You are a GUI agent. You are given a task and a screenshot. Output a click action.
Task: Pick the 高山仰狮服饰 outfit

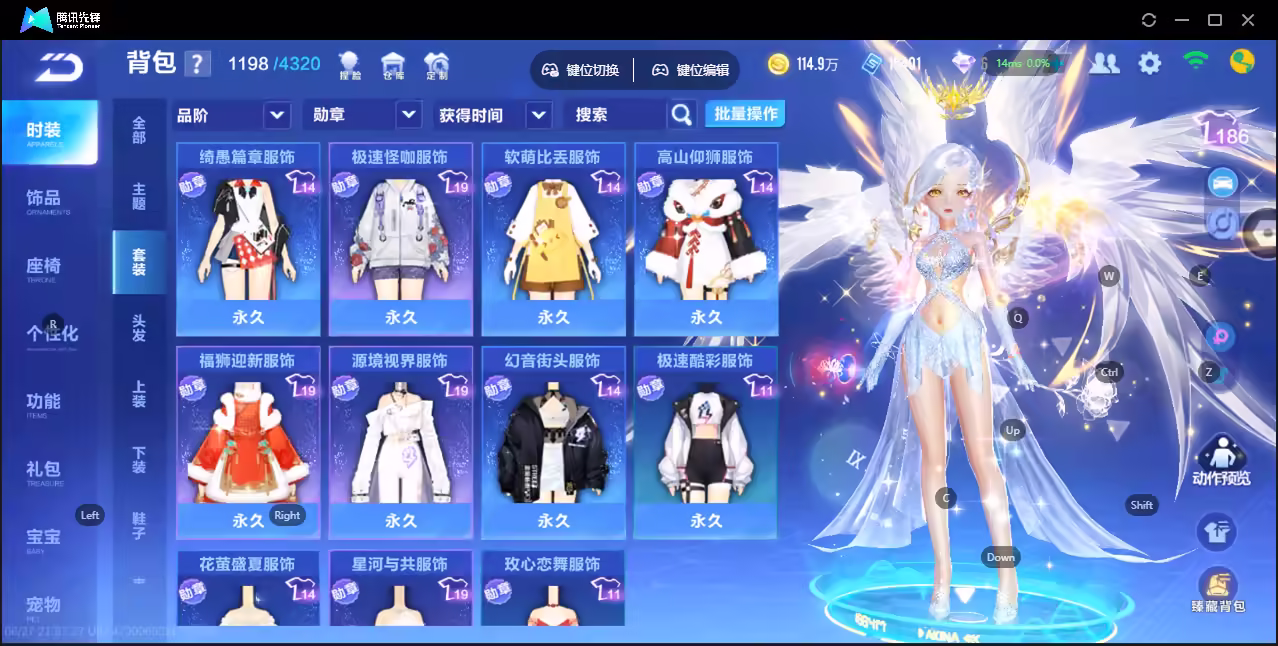(x=706, y=238)
